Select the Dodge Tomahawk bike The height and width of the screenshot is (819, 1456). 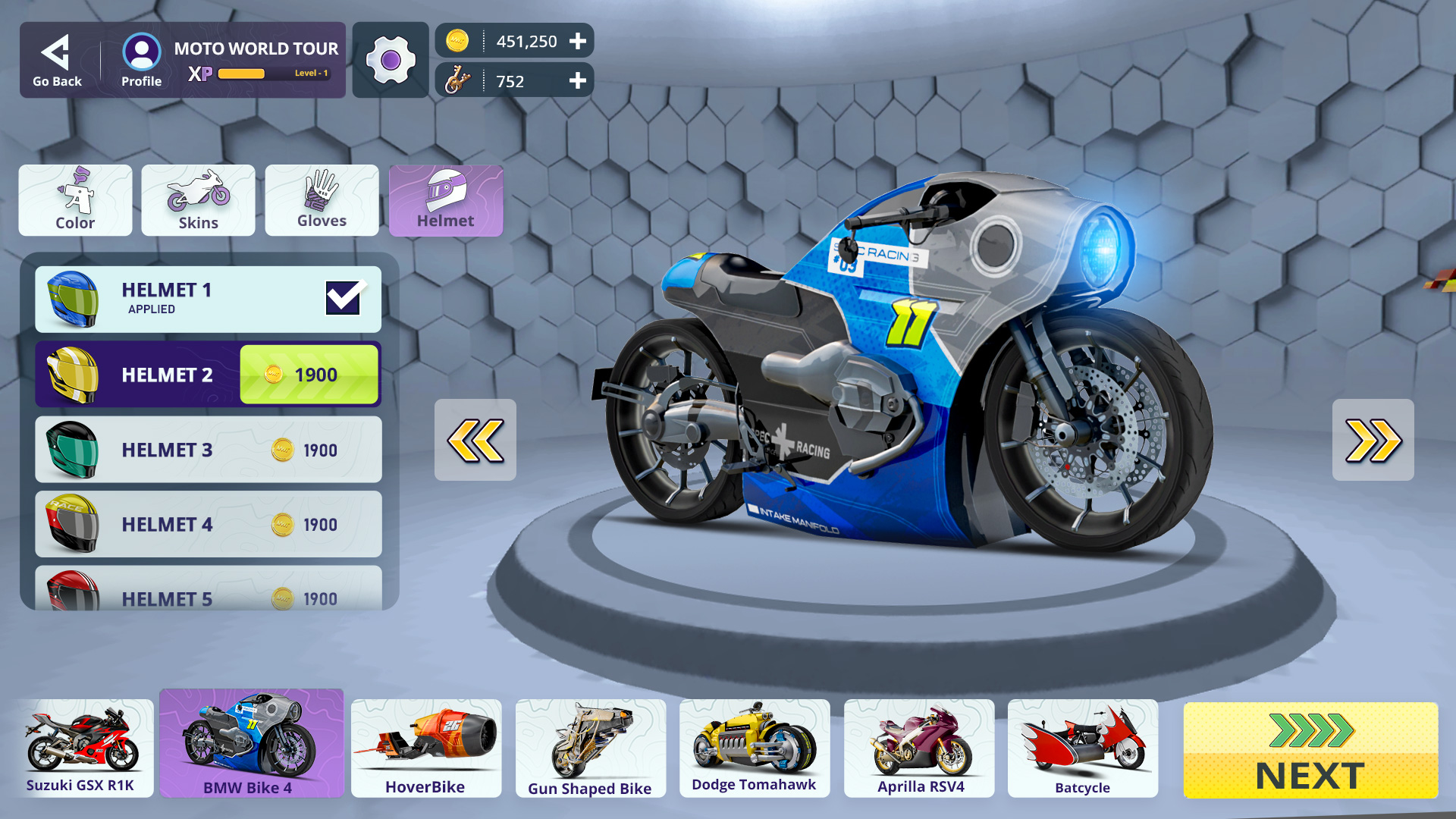(x=755, y=747)
